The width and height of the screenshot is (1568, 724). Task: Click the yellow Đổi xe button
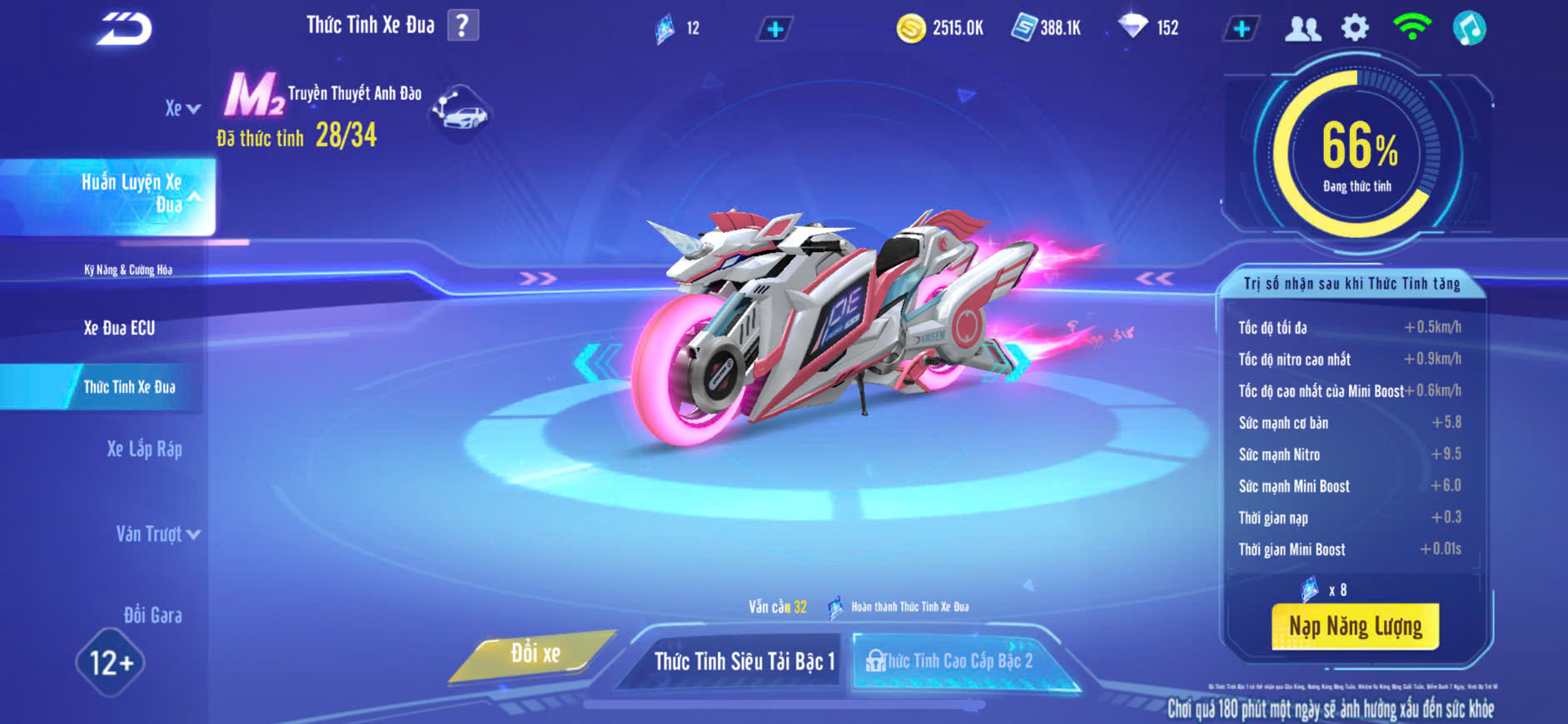535,654
